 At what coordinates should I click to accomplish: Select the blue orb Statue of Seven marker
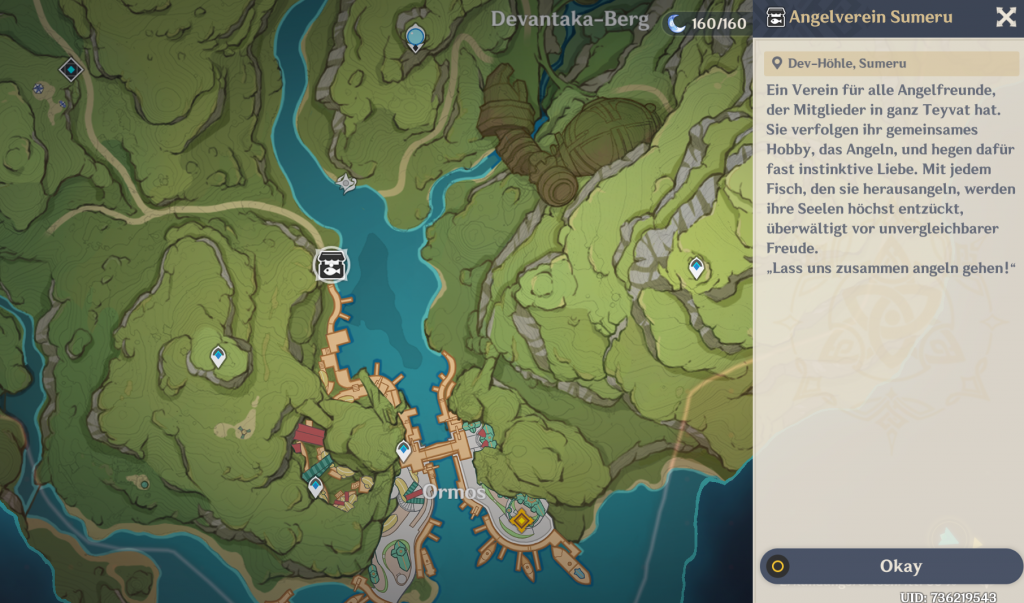point(416,37)
